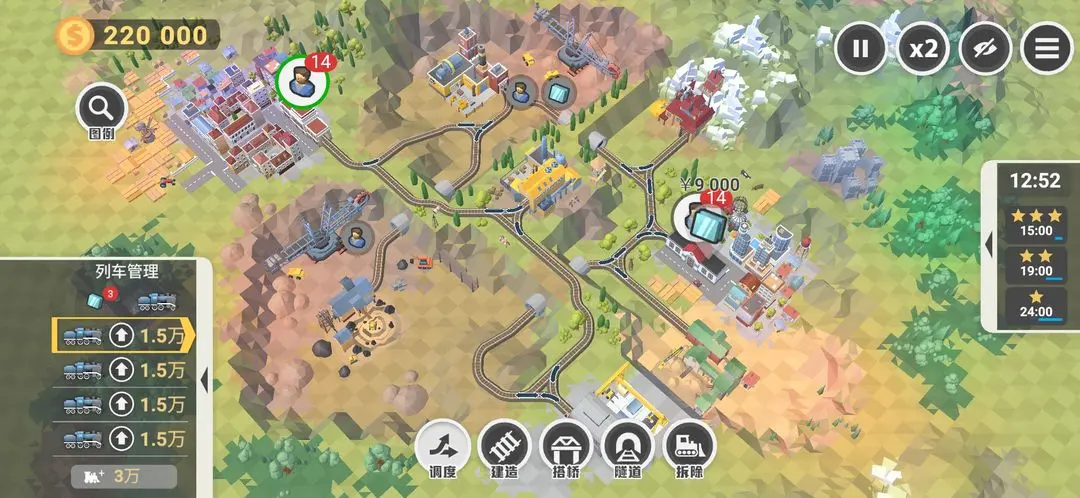Choose the 建造 track building tool
The width and height of the screenshot is (1080, 498).
click(x=505, y=447)
